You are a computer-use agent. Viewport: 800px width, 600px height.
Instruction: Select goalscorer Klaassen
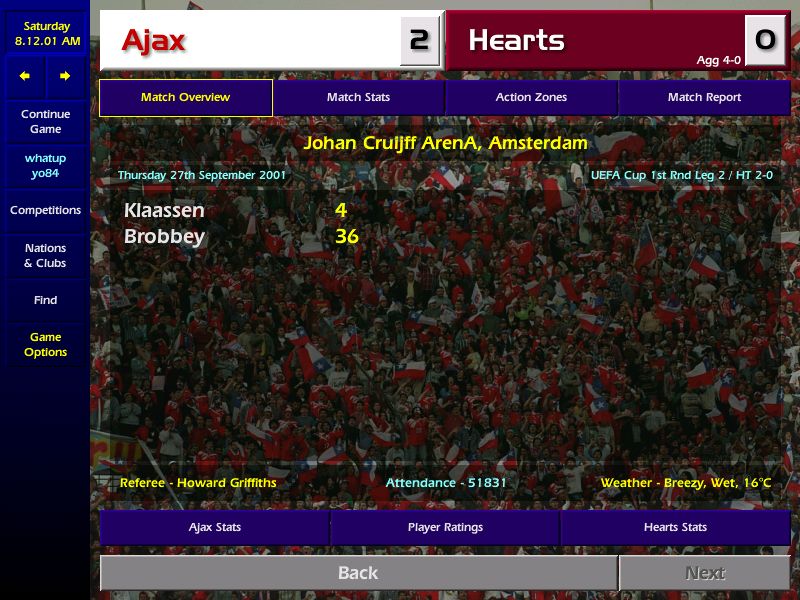click(x=164, y=210)
